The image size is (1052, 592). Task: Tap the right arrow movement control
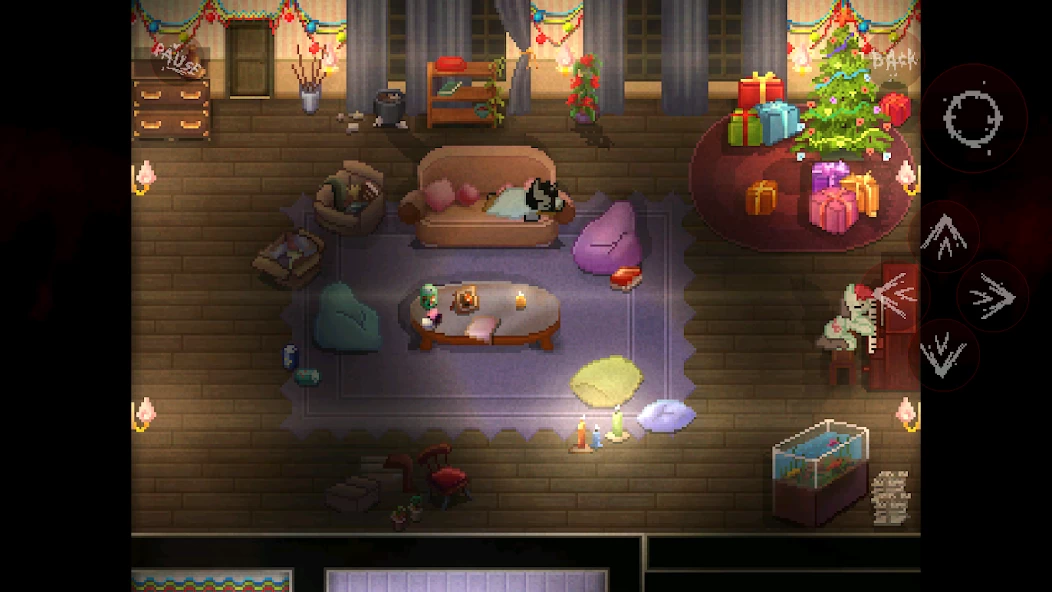coord(993,297)
